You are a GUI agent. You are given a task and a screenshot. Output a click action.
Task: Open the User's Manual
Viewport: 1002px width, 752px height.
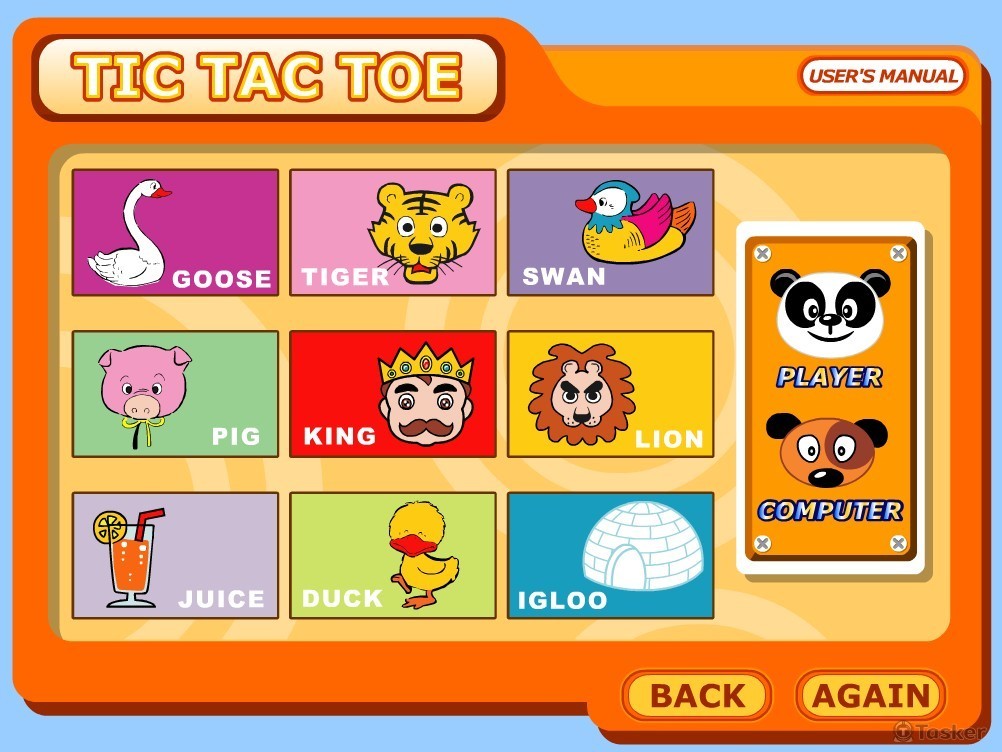click(882, 76)
